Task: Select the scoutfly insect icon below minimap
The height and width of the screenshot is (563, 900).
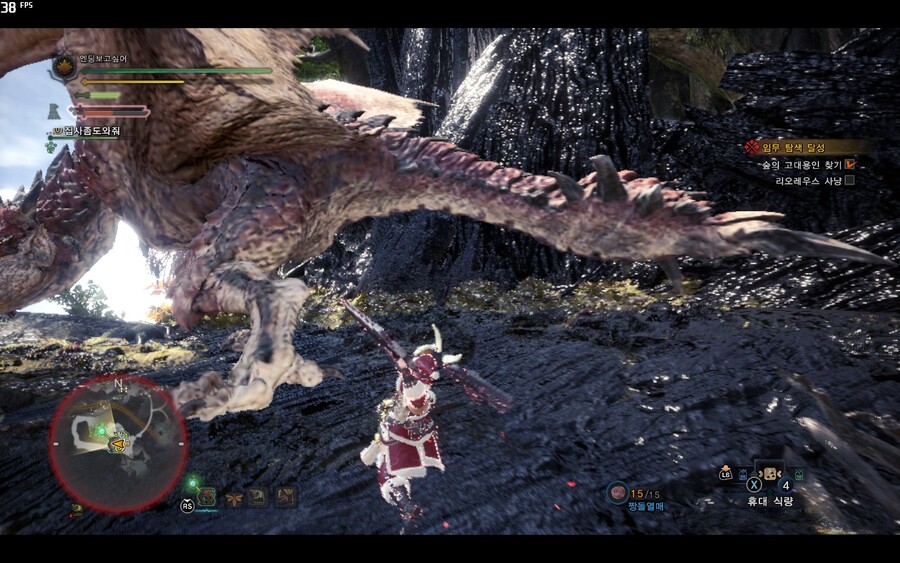Action: click(x=235, y=496)
